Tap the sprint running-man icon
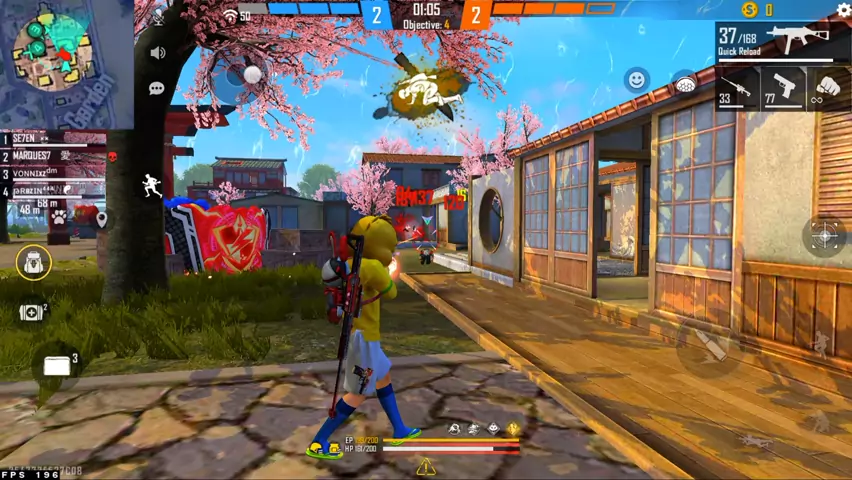852x480 pixels. pos(152,185)
